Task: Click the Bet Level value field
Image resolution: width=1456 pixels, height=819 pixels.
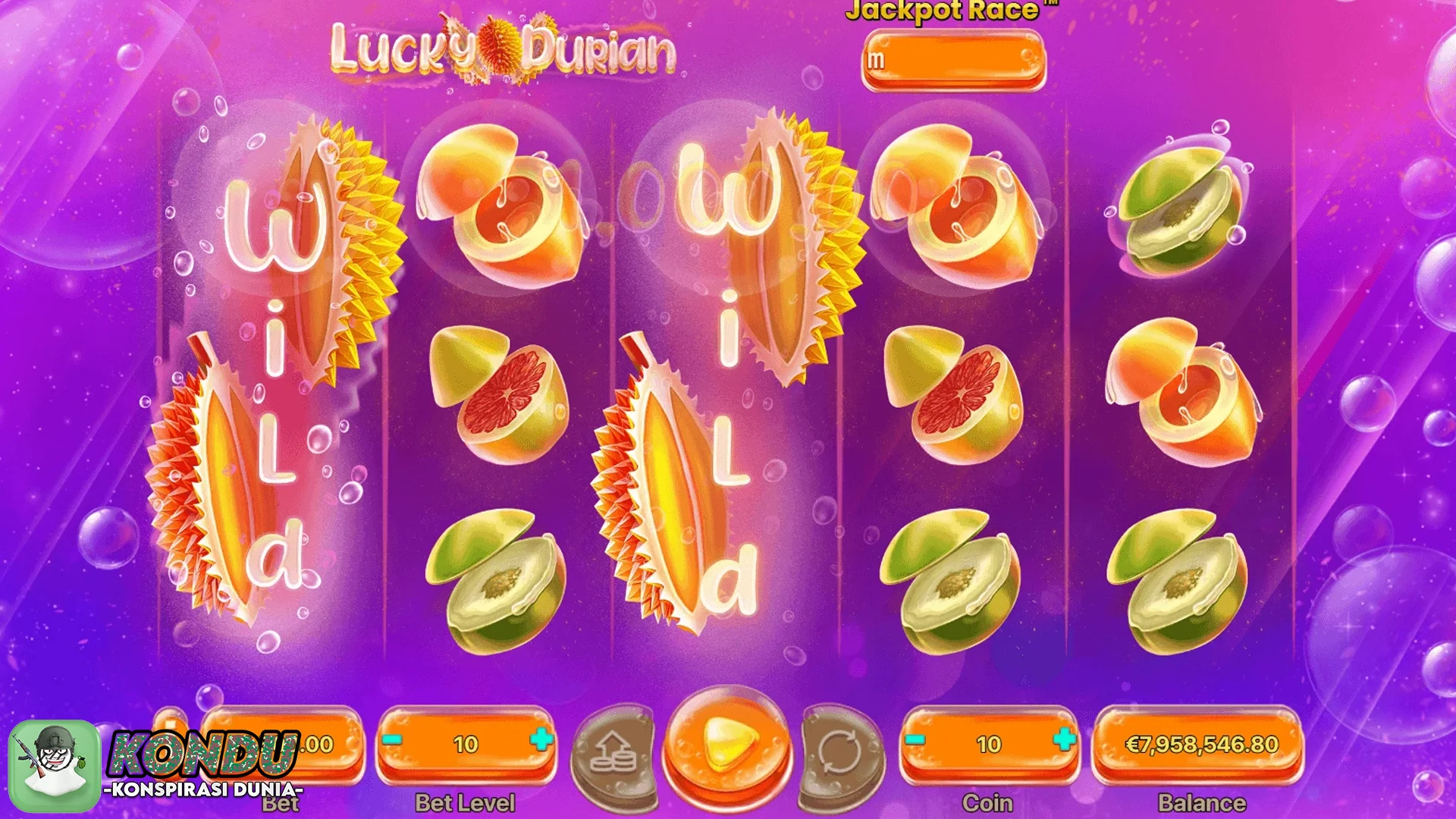Action: 467,743
